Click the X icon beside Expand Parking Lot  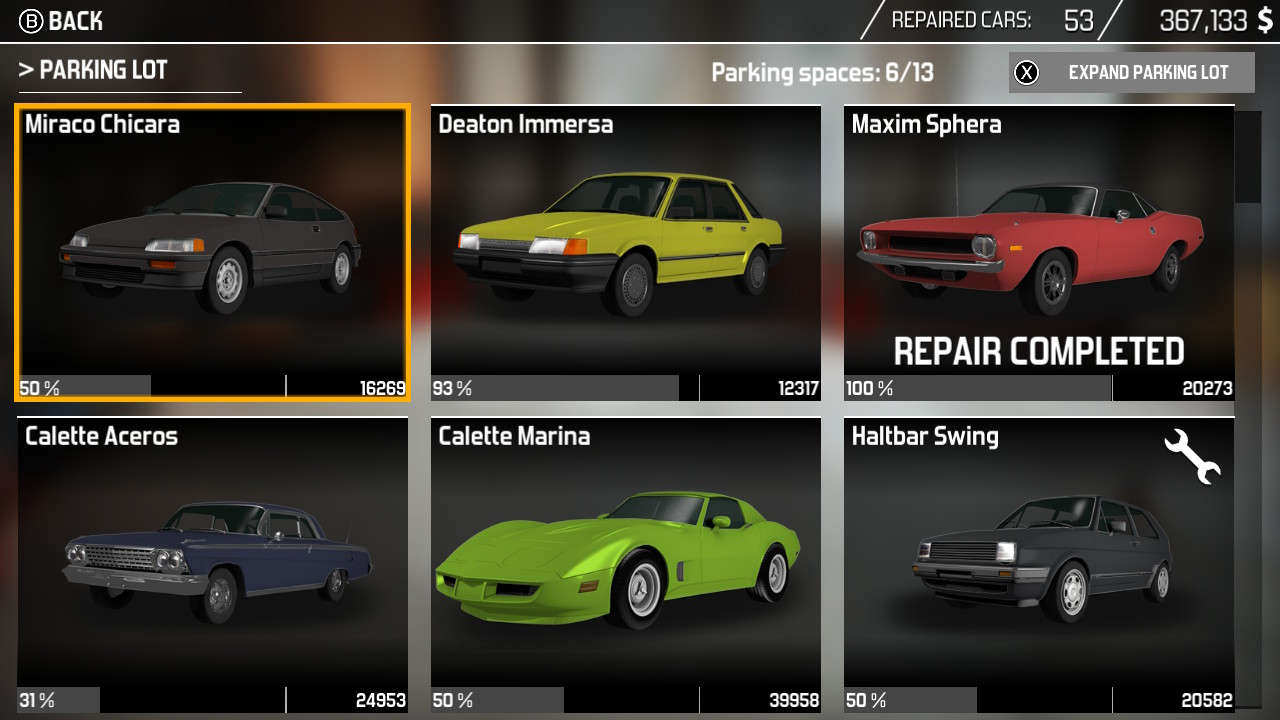click(x=1026, y=73)
